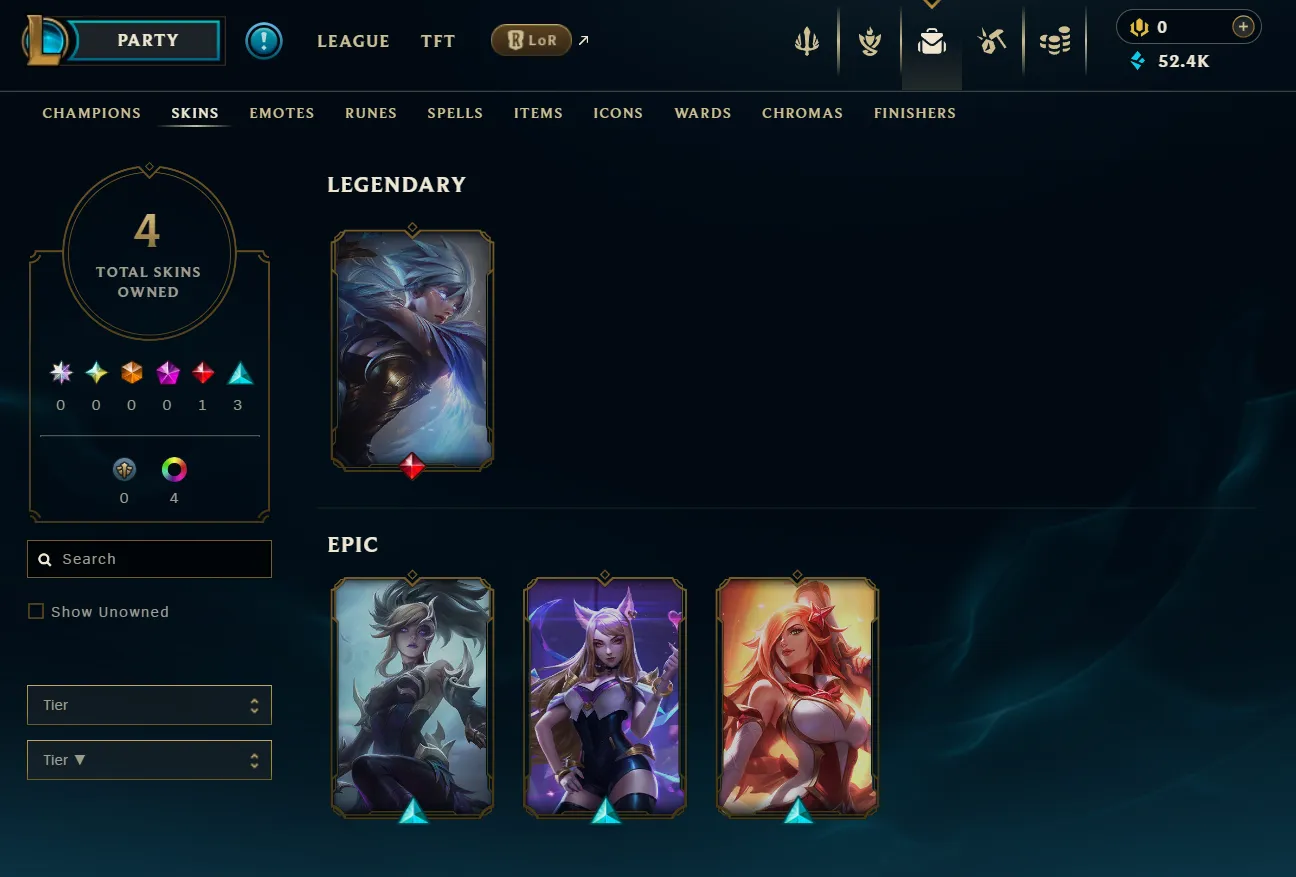
Task: Click the trident icon in top navigation
Action: pyautogui.click(x=807, y=40)
